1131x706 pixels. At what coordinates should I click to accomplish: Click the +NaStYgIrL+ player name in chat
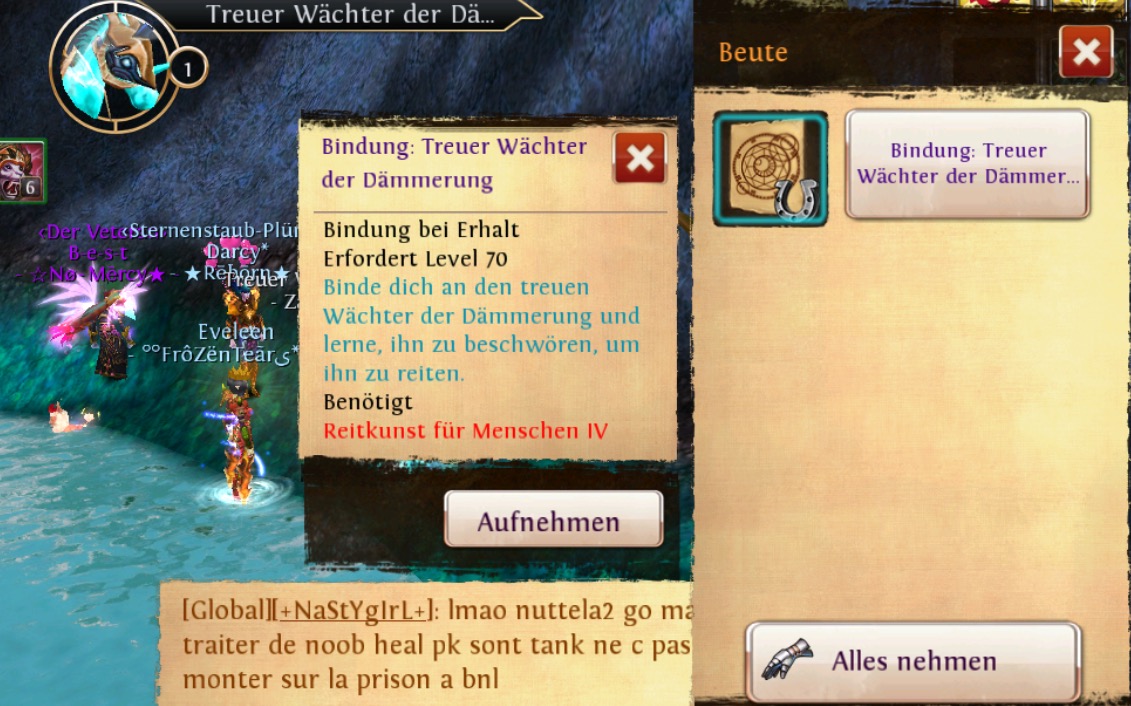[x=354, y=611]
